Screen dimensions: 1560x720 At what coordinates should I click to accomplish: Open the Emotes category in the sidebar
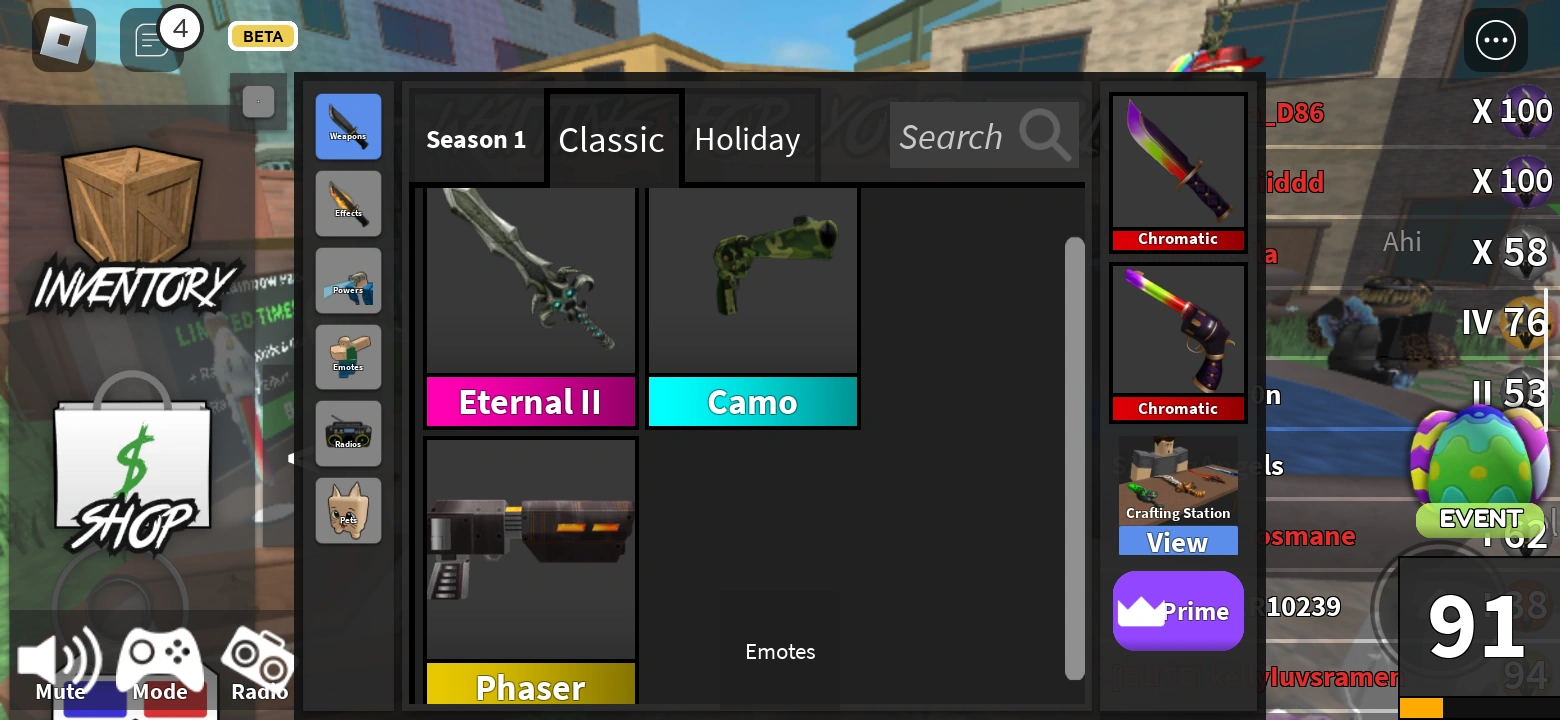[348, 357]
